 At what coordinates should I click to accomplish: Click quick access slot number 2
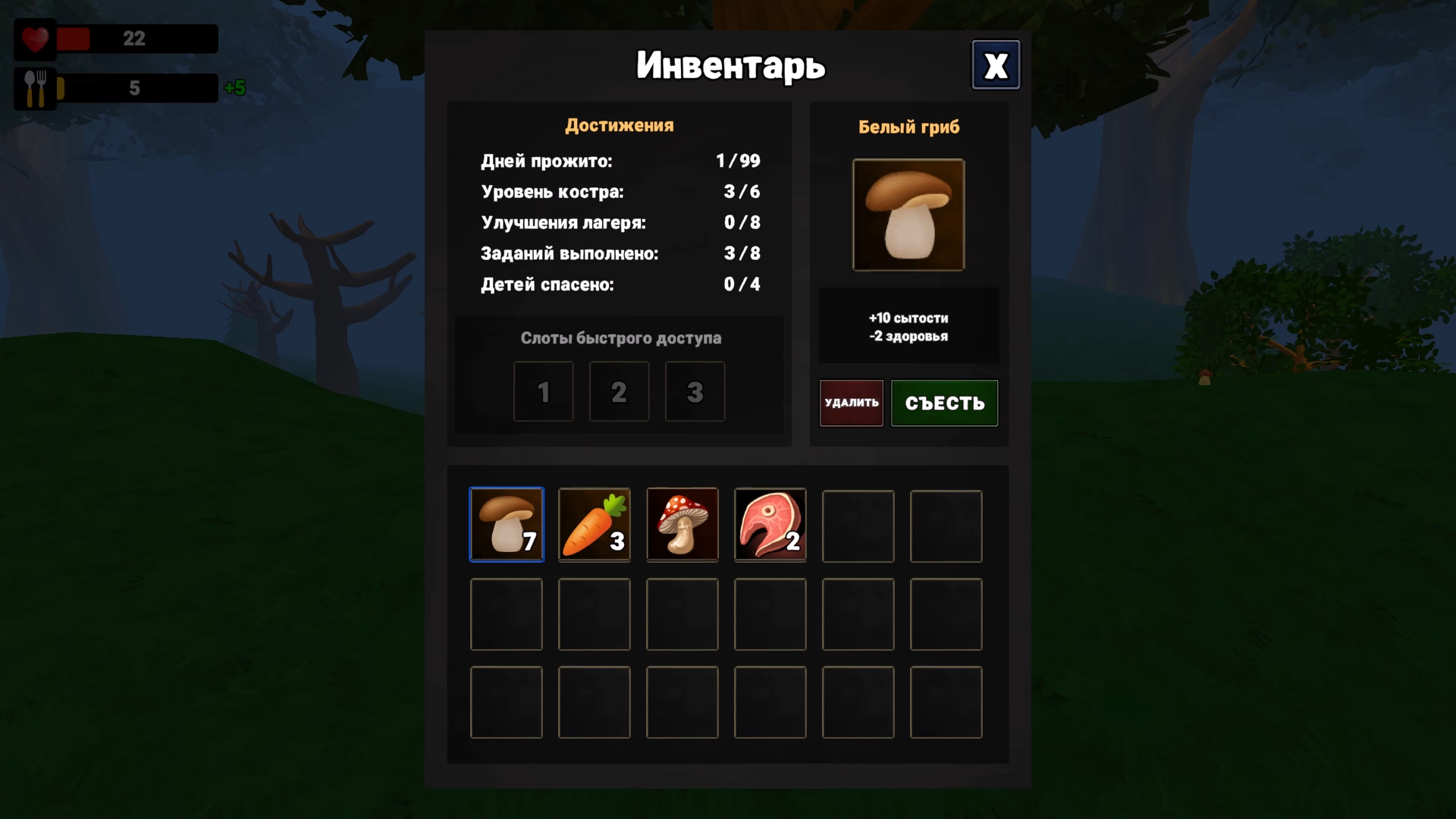coord(619,391)
